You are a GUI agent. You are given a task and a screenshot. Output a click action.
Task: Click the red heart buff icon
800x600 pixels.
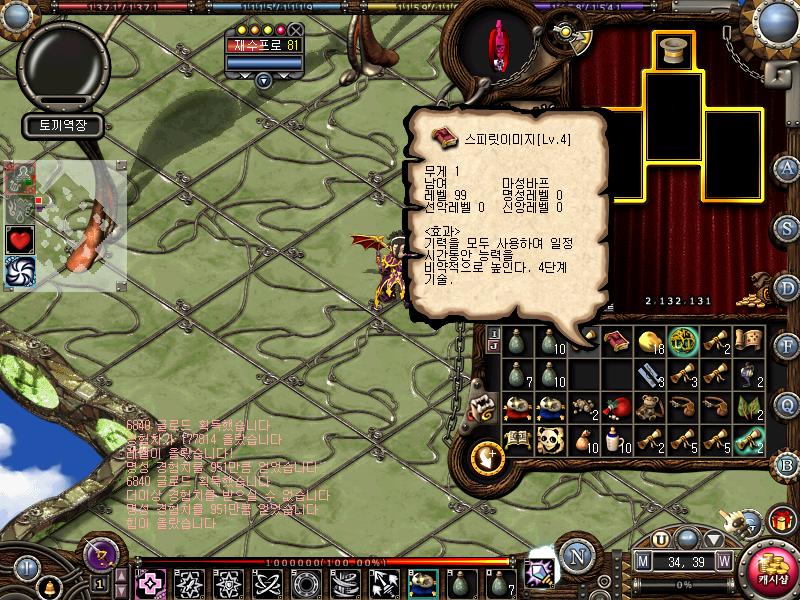(21, 240)
